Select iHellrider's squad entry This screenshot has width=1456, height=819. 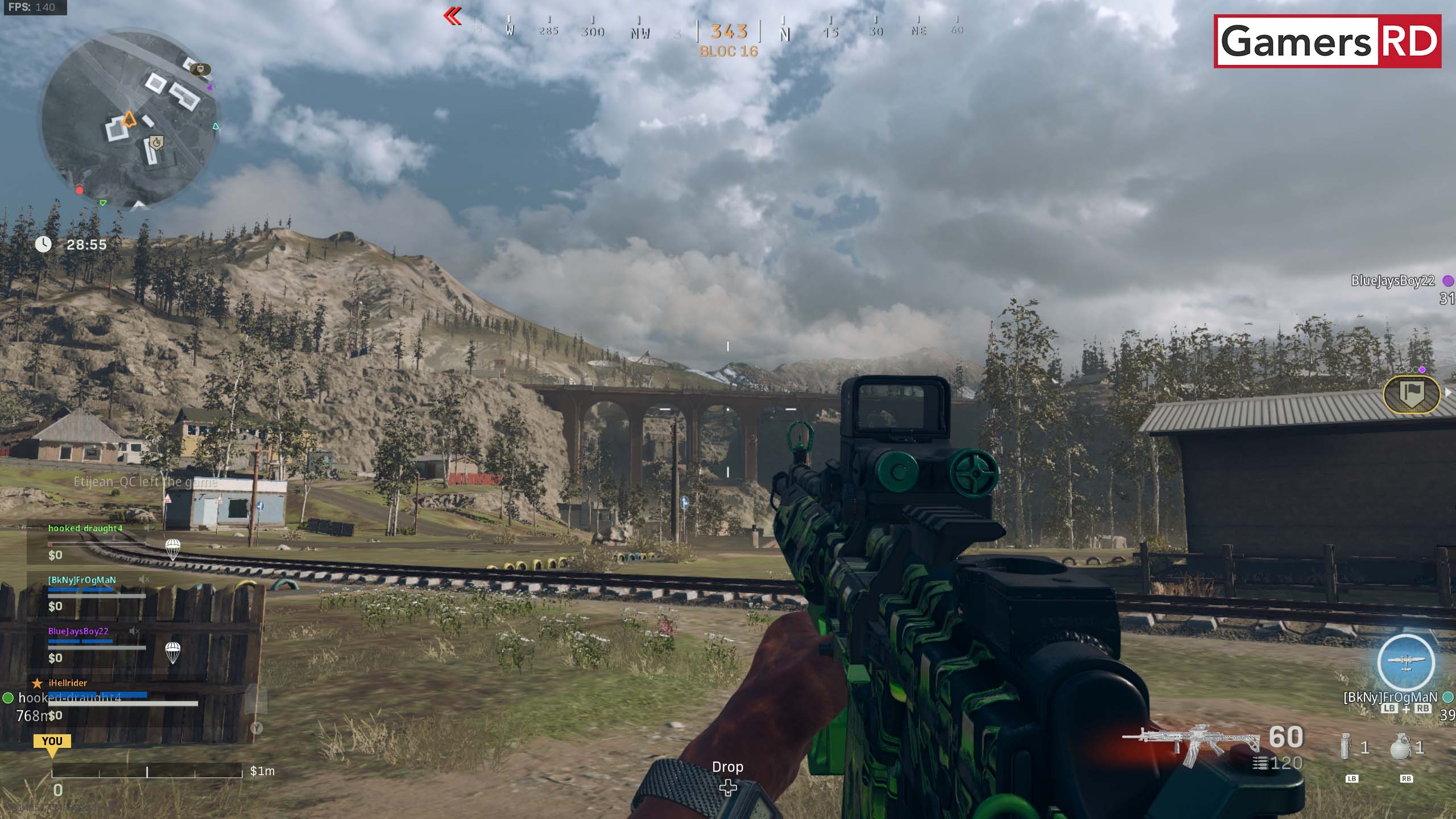(x=68, y=683)
